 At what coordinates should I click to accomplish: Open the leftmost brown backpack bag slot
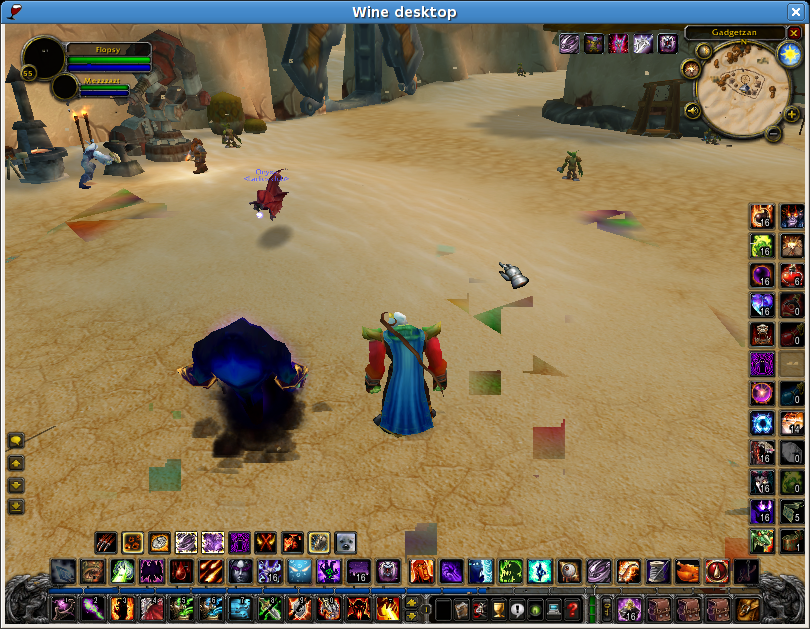(x=659, y=608)
